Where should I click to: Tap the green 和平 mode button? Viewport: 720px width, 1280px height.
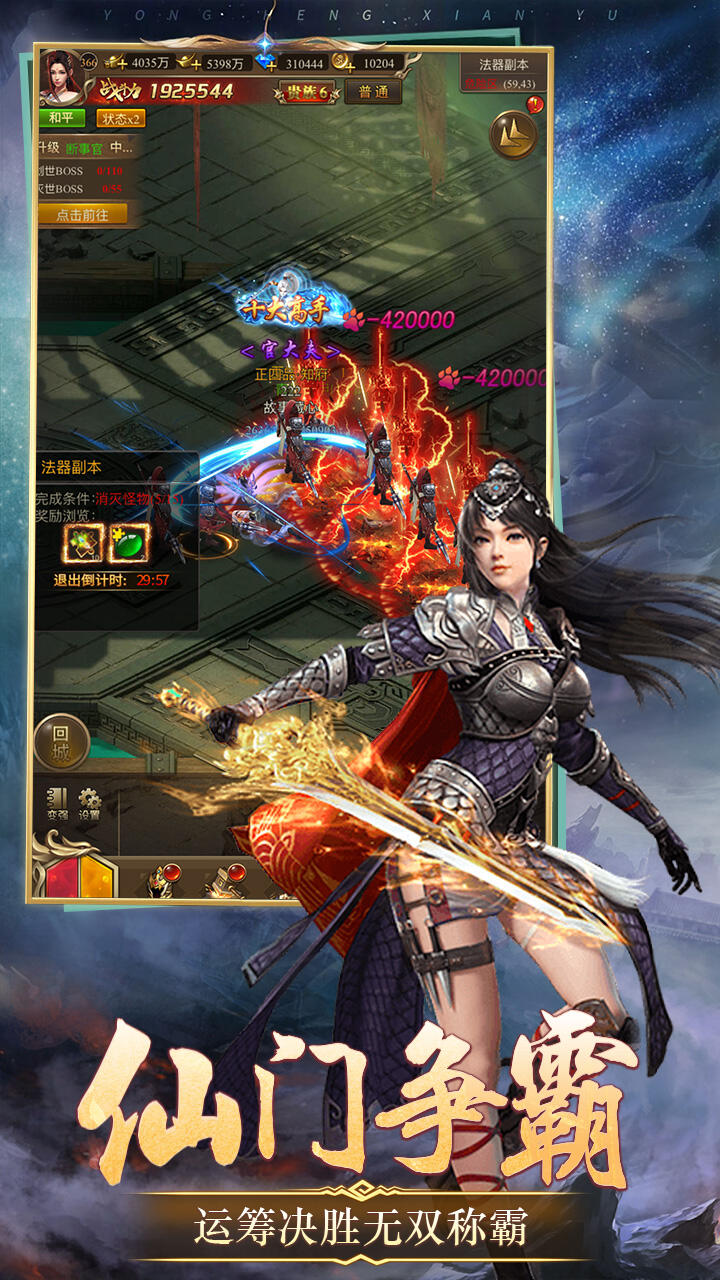pos(62,118)
